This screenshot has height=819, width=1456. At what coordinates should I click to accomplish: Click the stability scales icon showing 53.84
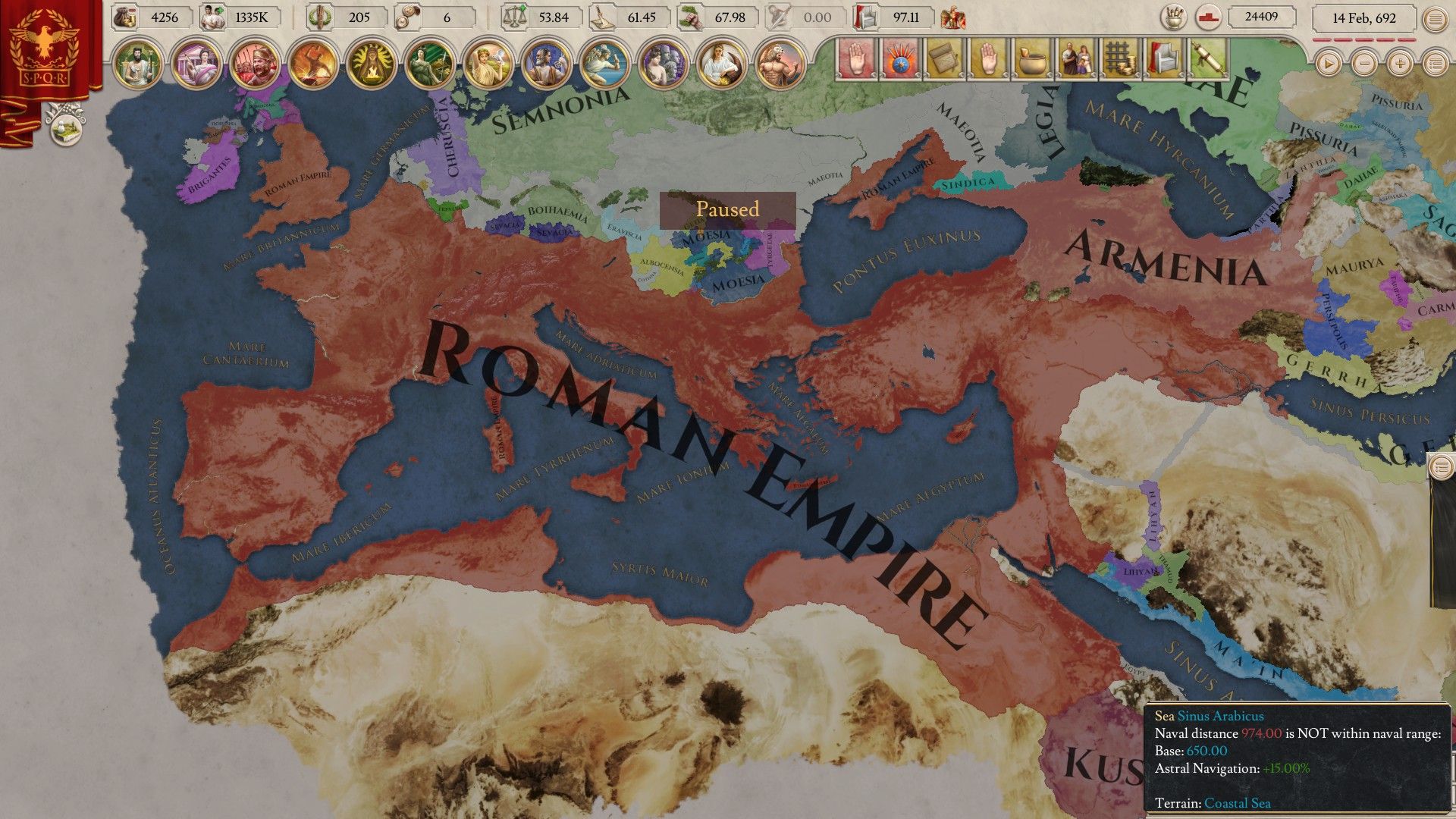click(514, 17)
